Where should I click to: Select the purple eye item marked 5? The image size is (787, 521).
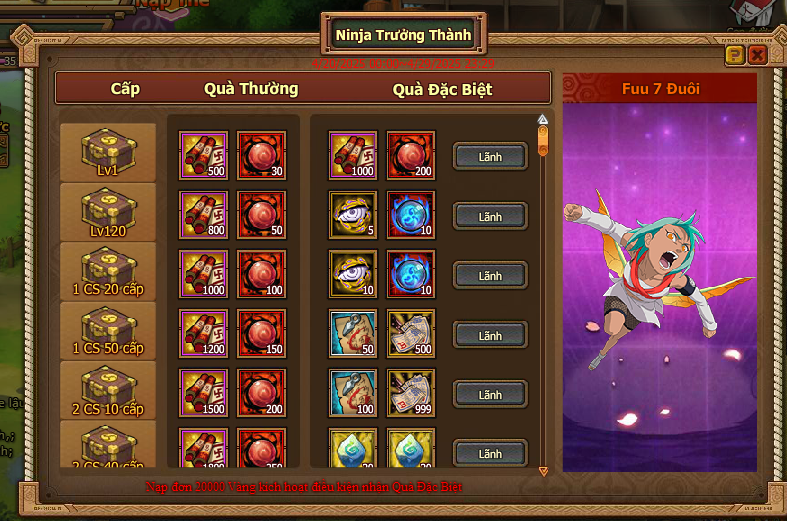353,216
